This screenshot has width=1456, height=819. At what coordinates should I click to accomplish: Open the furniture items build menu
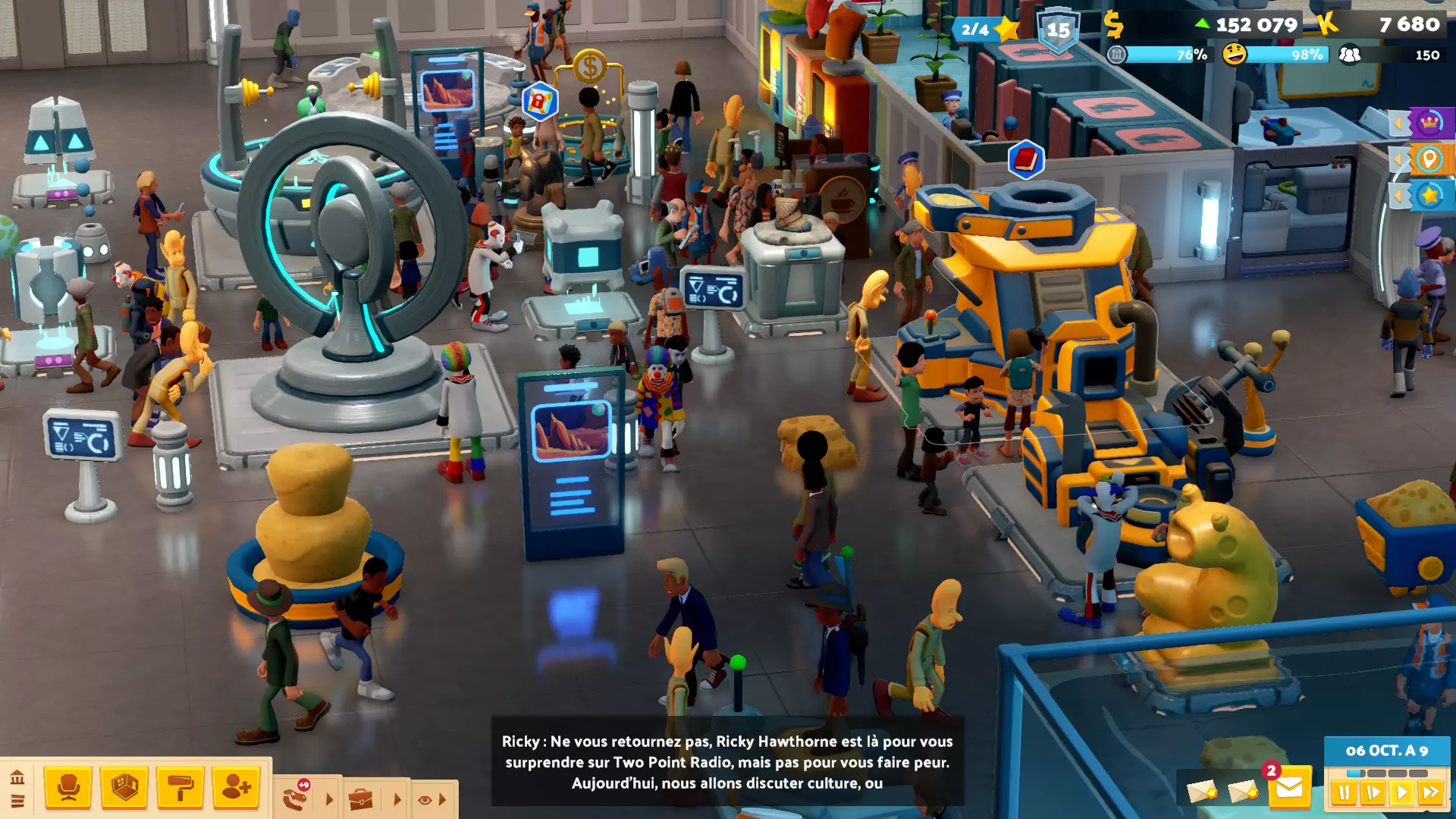point(68,789)
